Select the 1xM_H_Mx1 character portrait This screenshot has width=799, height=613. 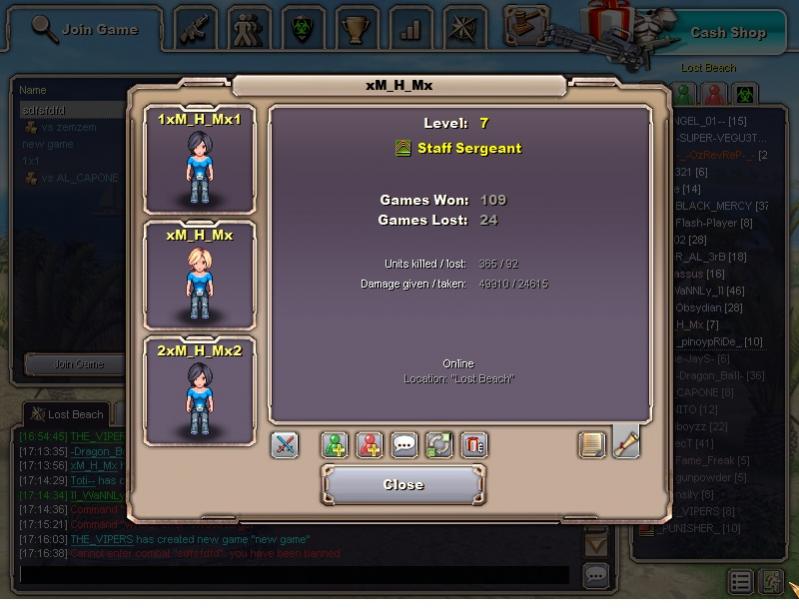[200, 160]
